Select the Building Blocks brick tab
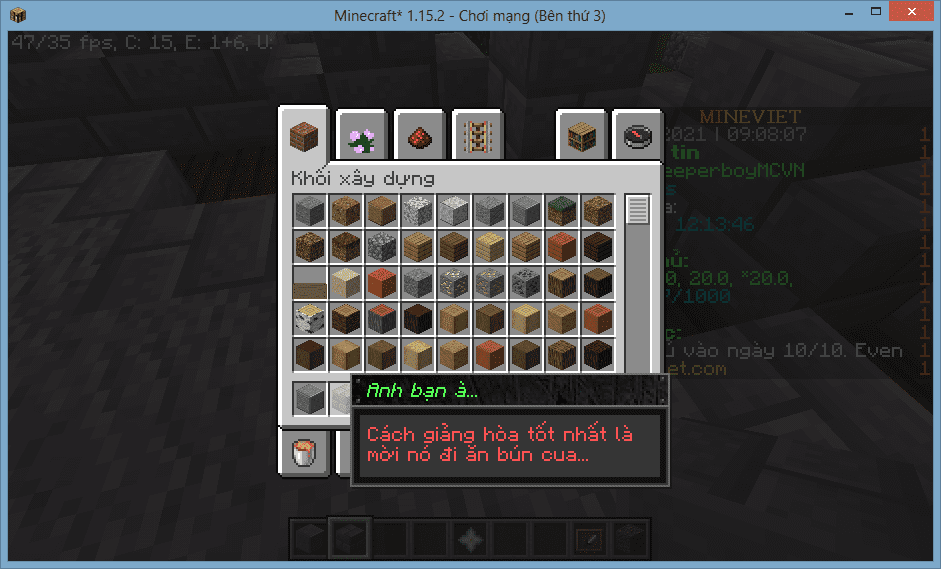This screenshot has width=941, height=569. [x=304, y=134]
